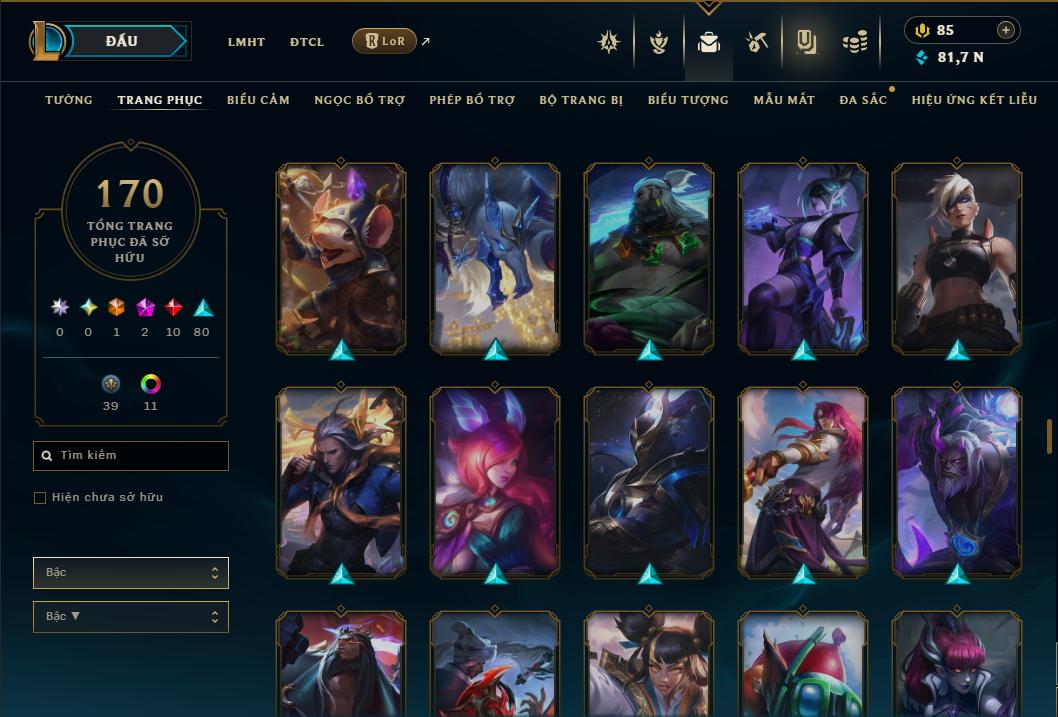This screenshot has width=1058, height=717.
Task: Select the mouse-faced champion skin card
Action: 341,256
